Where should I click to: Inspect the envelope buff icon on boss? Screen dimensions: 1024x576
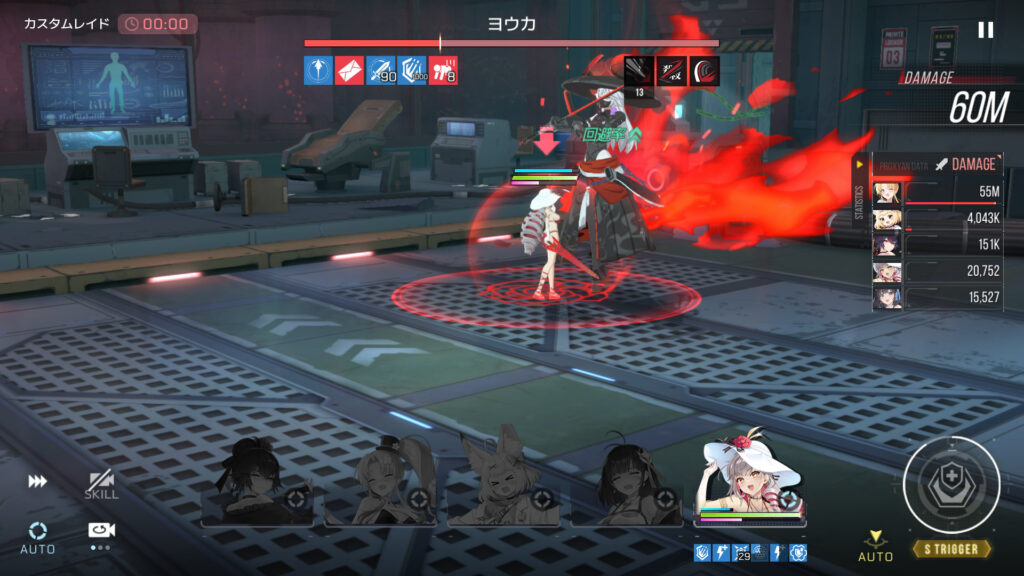pyautogui.click(x=350, y=70)
